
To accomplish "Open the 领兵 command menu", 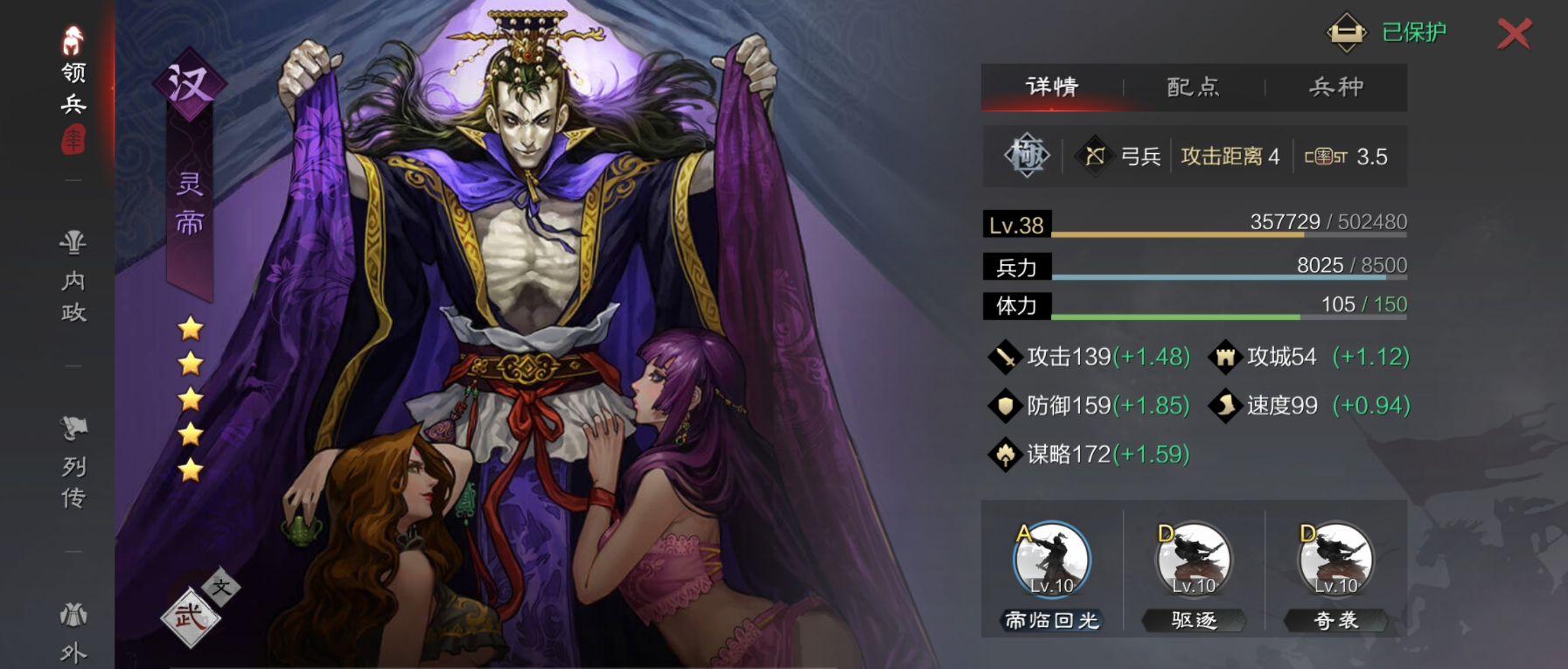I will pyautogui.click(x=73, y=87).
